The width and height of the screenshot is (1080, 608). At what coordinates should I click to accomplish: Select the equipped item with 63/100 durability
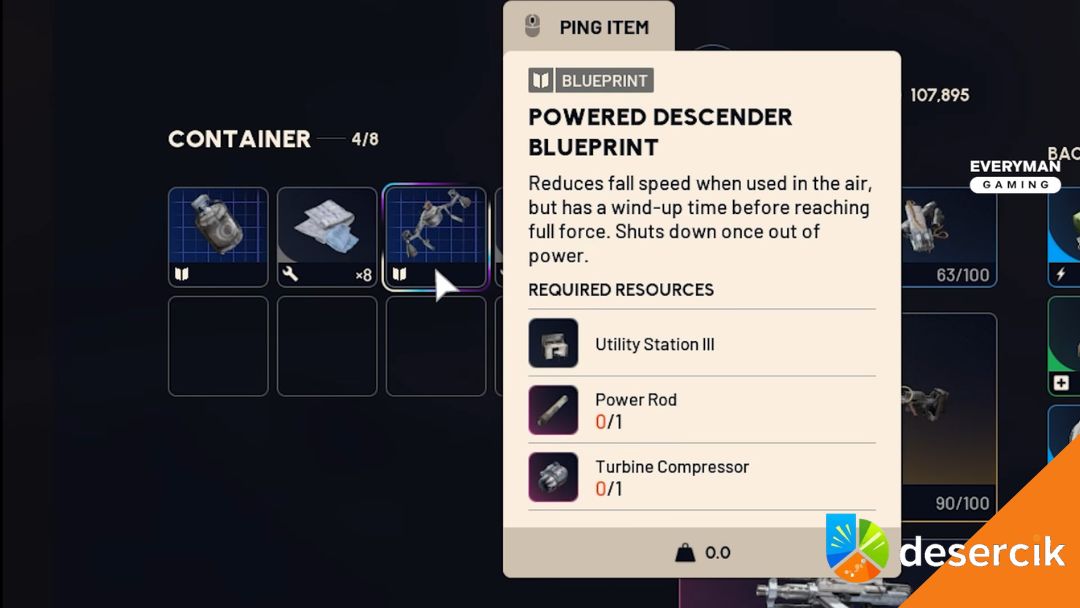click(x=947, y=237)
